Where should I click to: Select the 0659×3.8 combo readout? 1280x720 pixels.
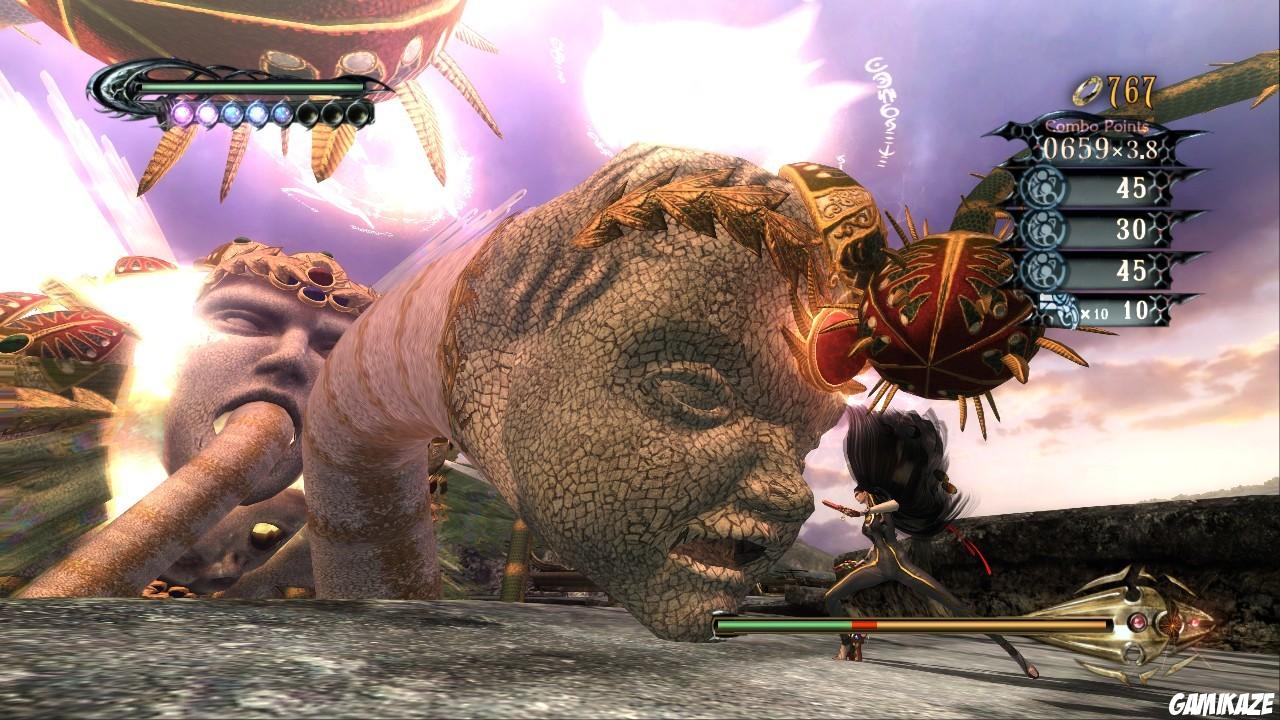pyautogui.click(x=1100, y=149)
